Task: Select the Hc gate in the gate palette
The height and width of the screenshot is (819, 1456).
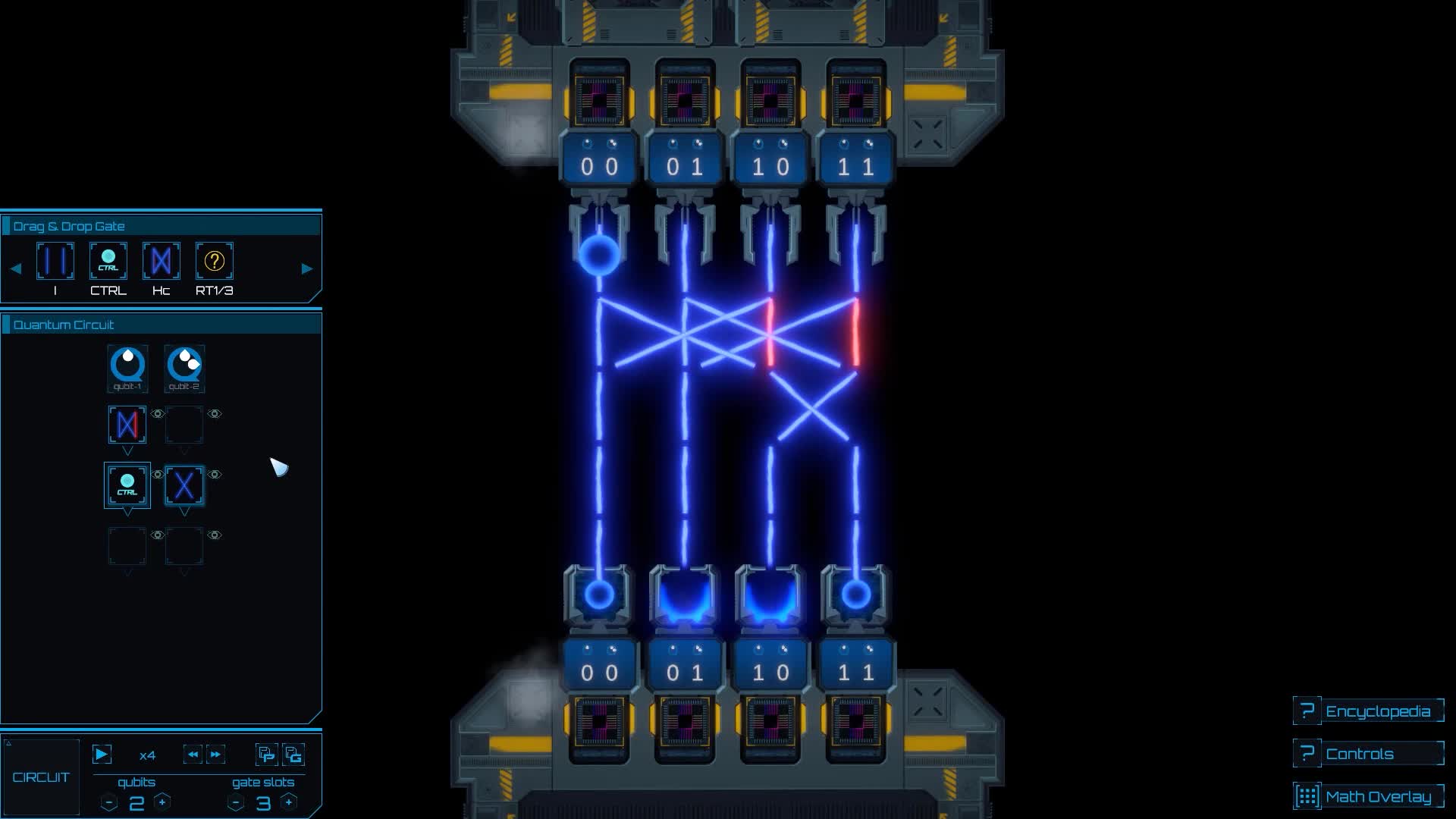Action: 160,261
